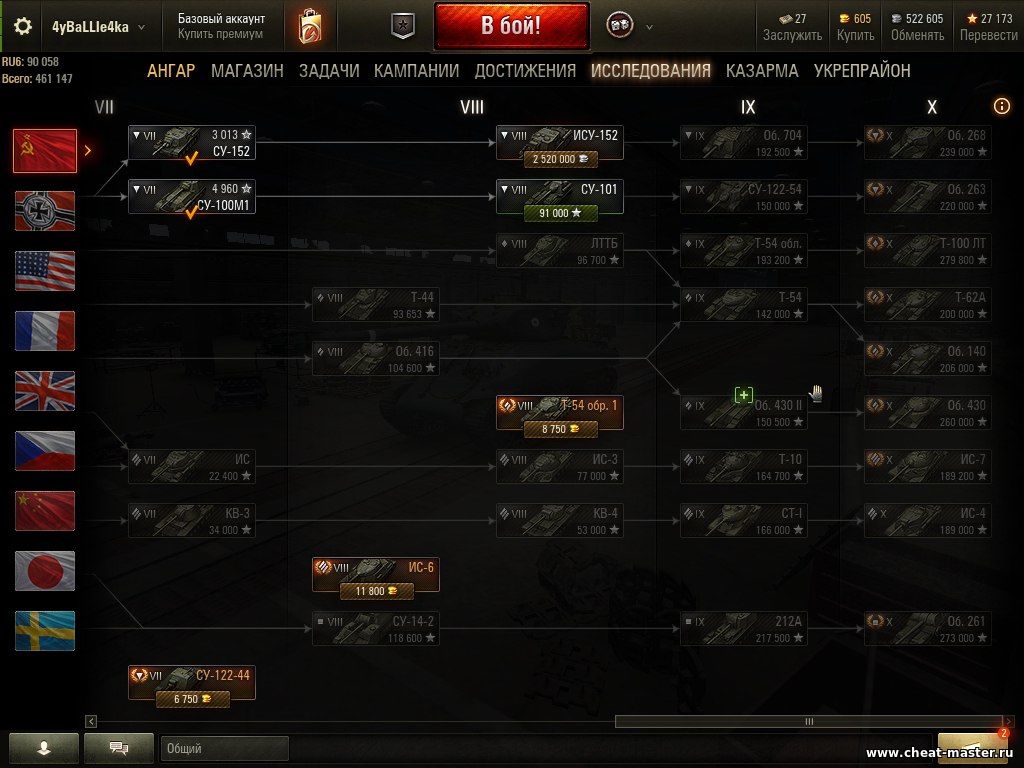Open the УКРЕПРАЙОН tab
Image resolution: width=1024 pixels, height=768 pixels.
pos(862,71)
